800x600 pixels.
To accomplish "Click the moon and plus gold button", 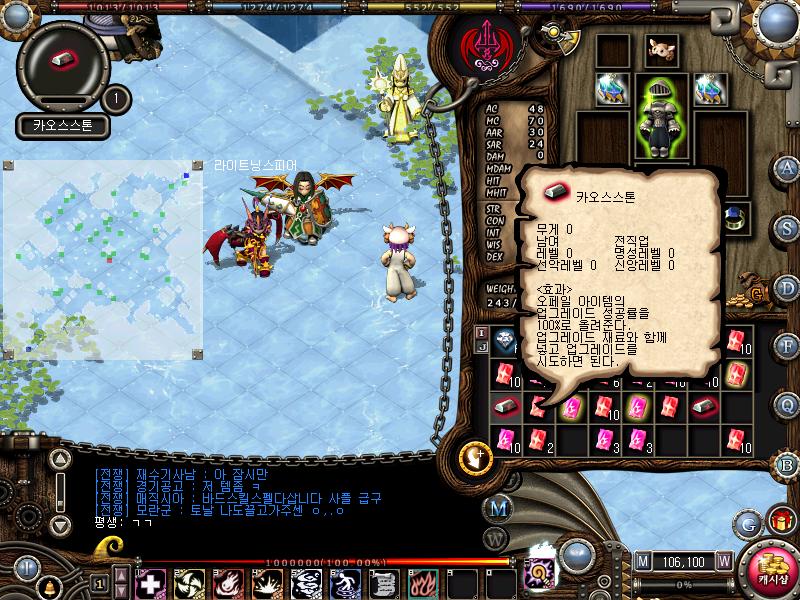I will pyautogui.click(x=475, y=458).
